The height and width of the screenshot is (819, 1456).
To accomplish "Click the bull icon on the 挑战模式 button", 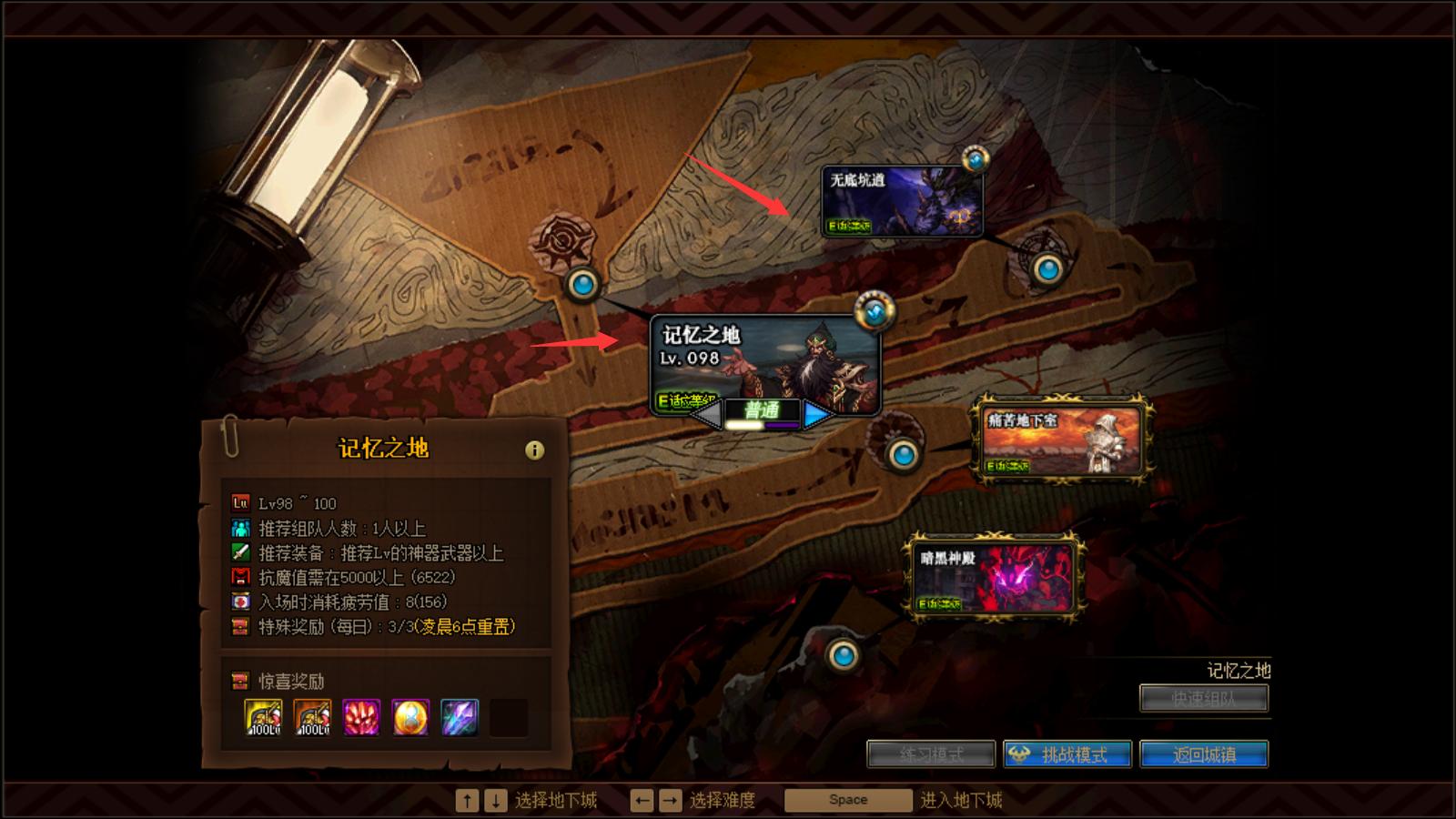I will 1021,753.
